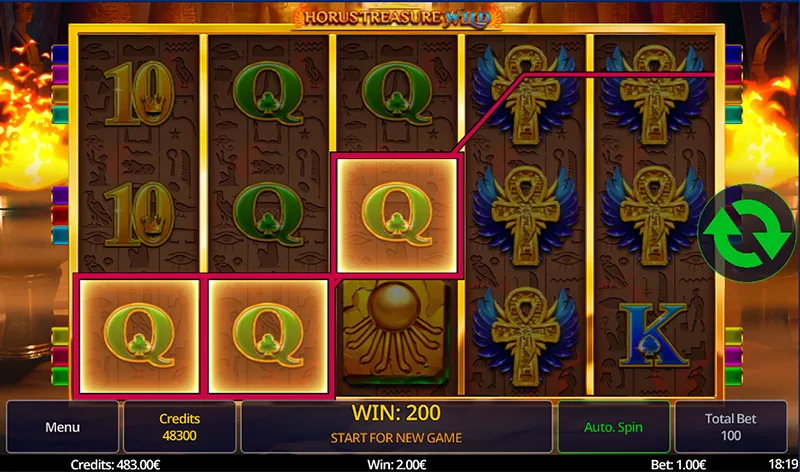Open the Menu button
The height and width of the screenshot is (472, 800).
[x=62, y=427]
